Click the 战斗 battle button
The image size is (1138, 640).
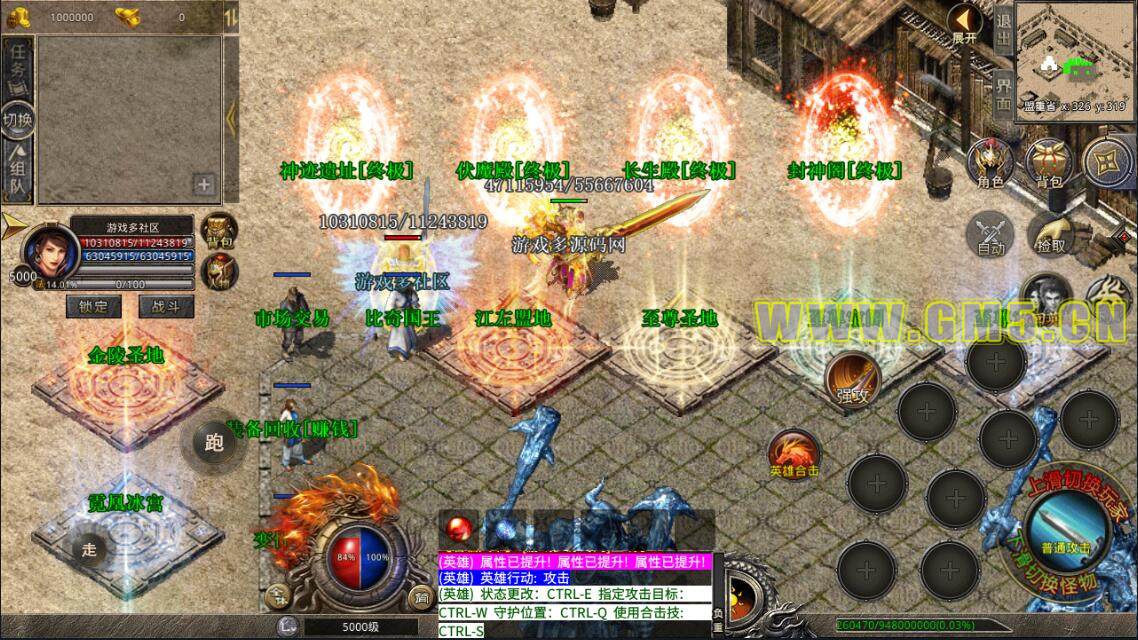pos(166,307)
